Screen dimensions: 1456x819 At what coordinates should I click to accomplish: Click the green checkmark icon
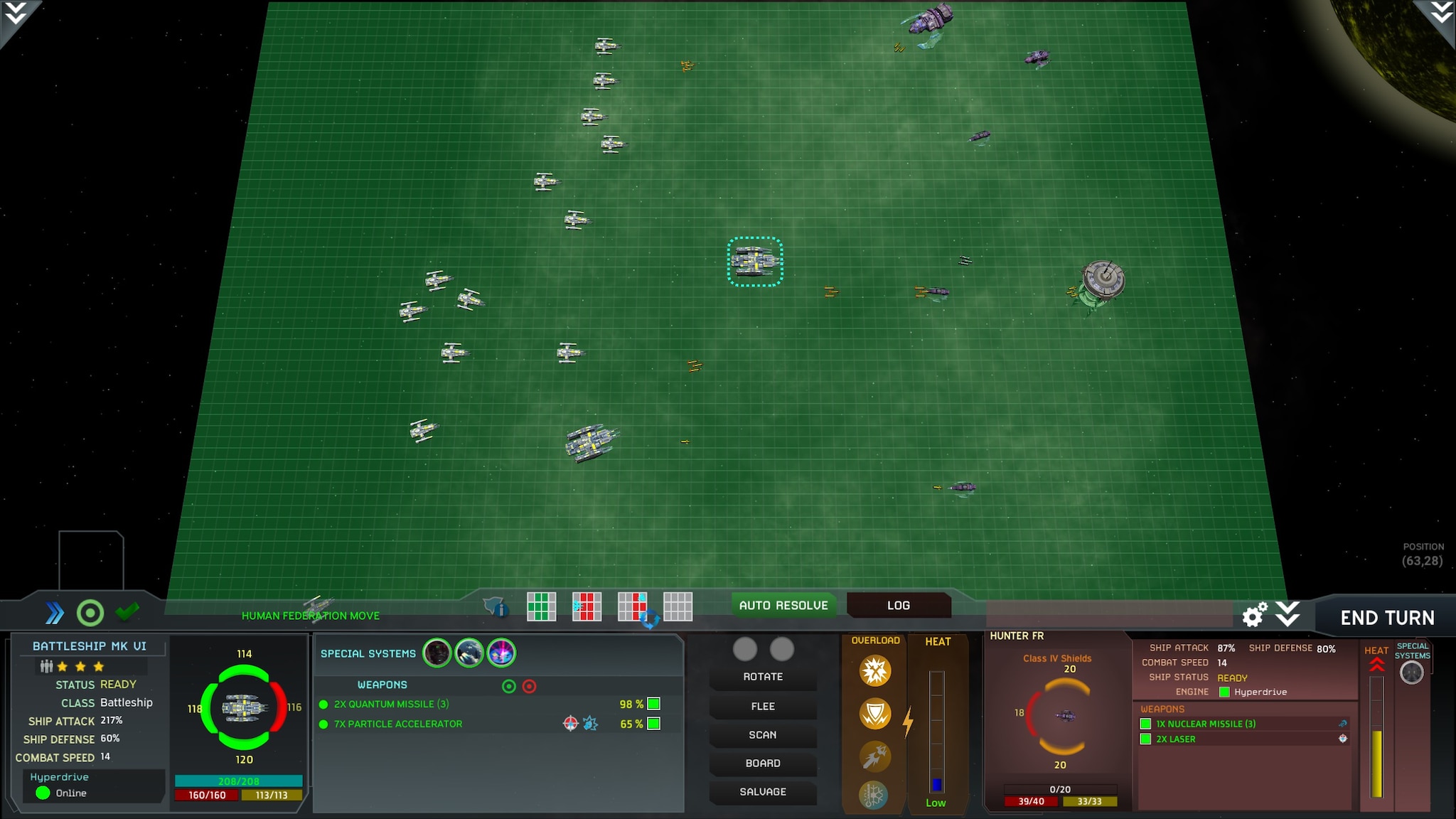pyautogui.click(x=127, y=611)
